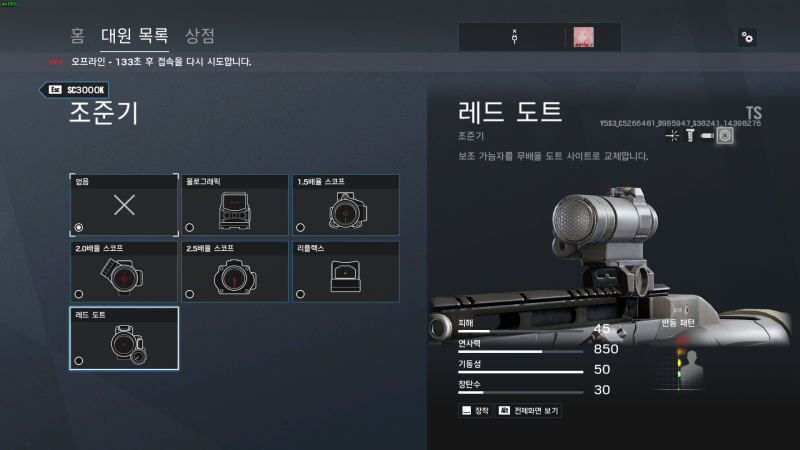Switch to the 홈 tab
Image resolution: width=800 pixels, height=450 pixels.
[x=77, y=36]
